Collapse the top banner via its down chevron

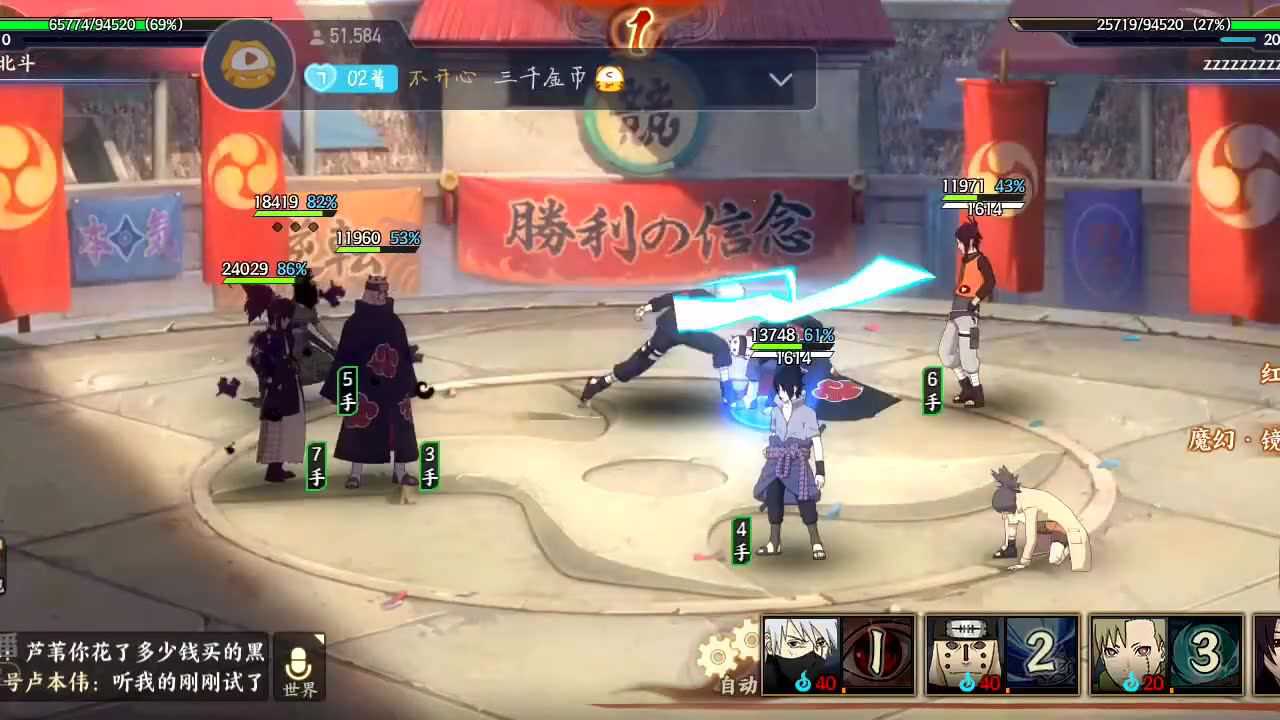[780, 80]
